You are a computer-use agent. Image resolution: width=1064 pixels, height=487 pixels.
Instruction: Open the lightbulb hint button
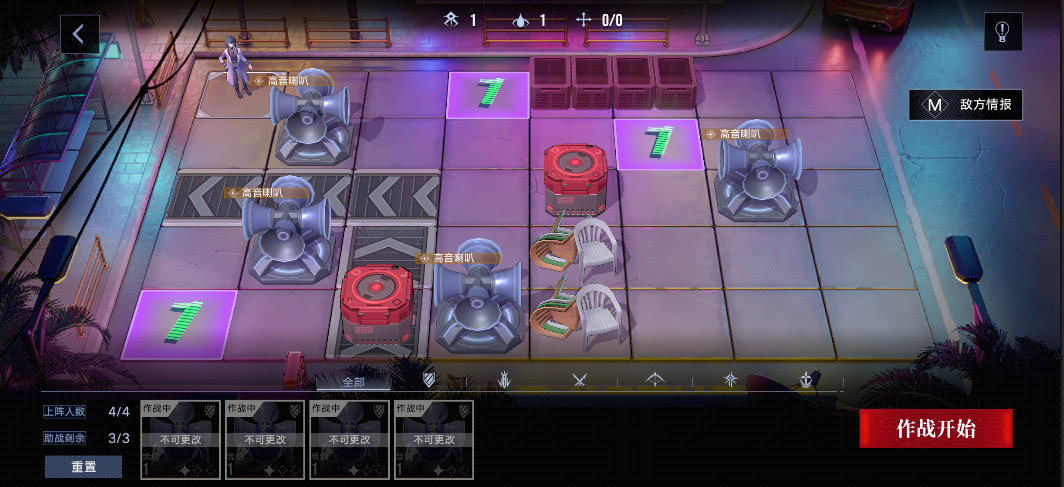[1002, 32]
